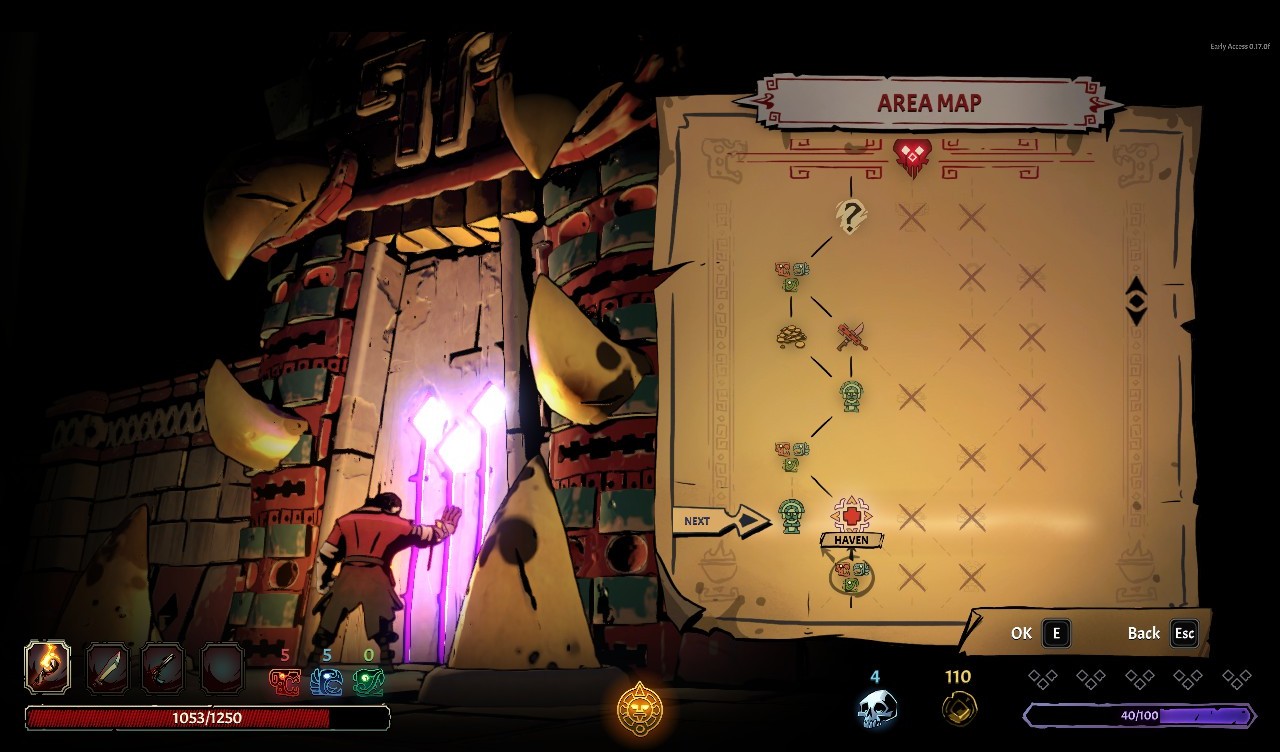This screenshot has width=1280, height=752.
Task: Click the map scroll arrows control
Action: click(1136, 300)
